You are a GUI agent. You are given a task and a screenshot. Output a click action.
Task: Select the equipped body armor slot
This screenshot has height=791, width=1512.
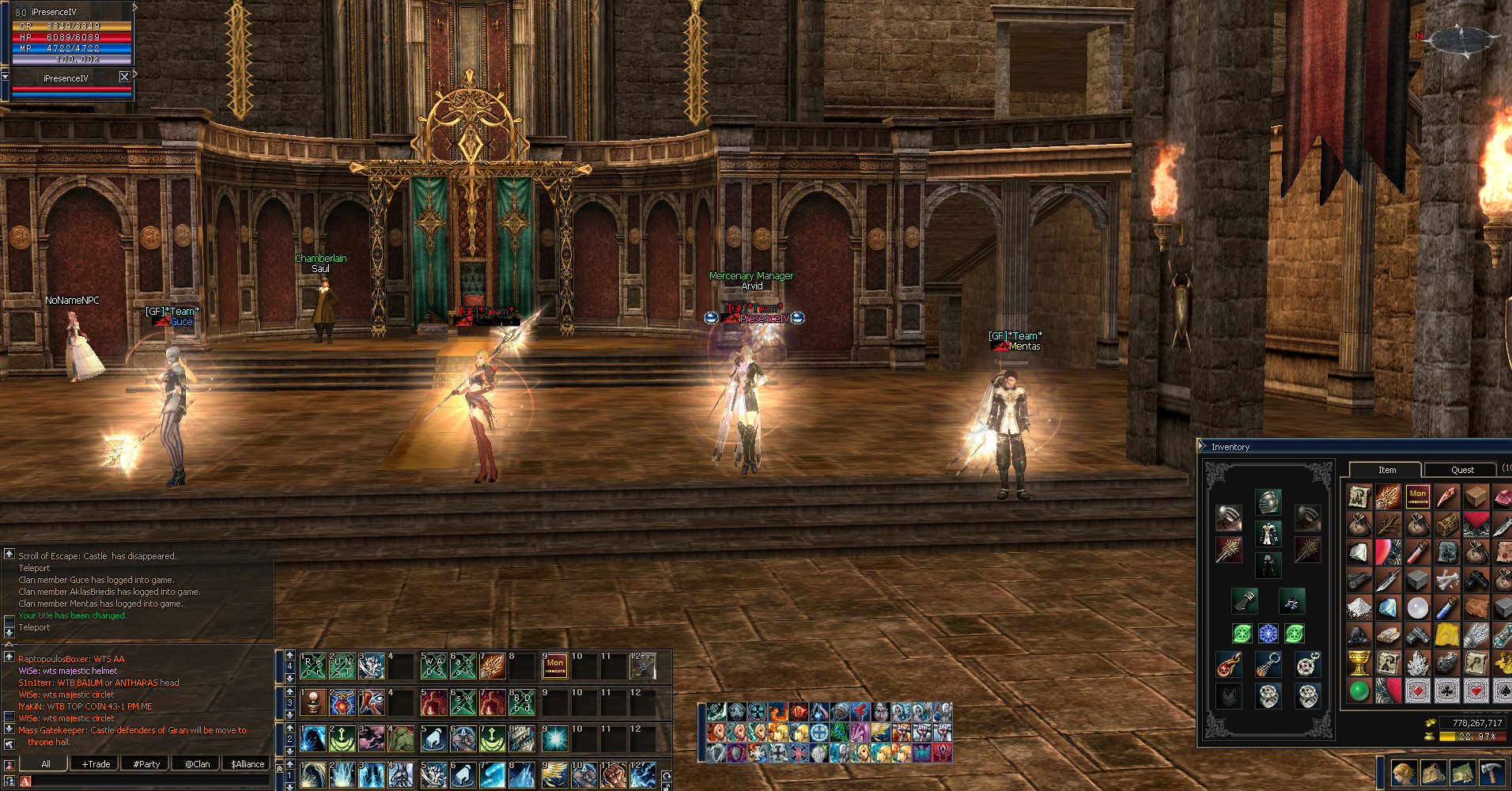click(1268, 534)
